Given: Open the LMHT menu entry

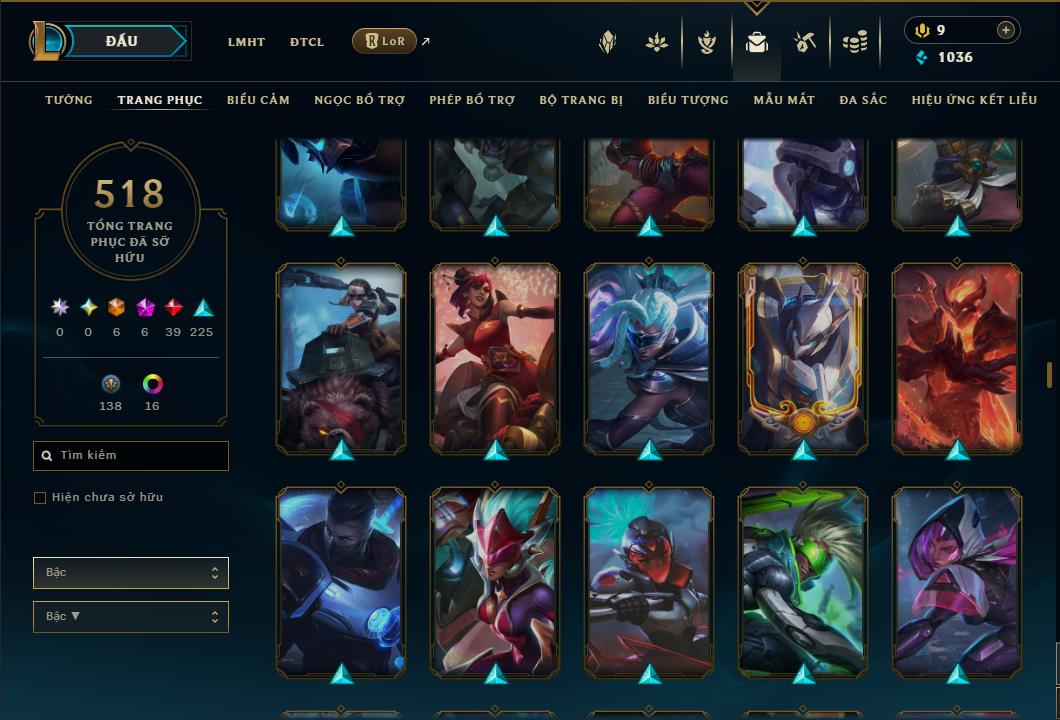Looking at the screenshot, I should pos(246,42).
